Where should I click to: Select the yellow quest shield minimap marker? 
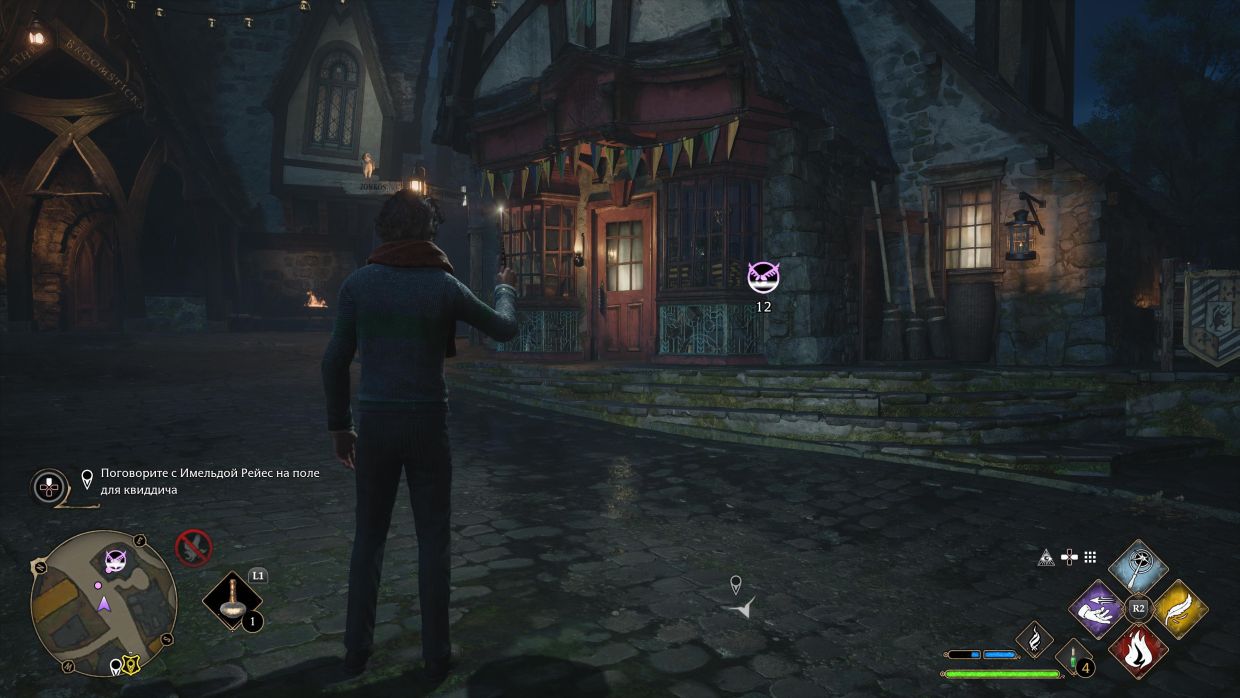point(130,664)
